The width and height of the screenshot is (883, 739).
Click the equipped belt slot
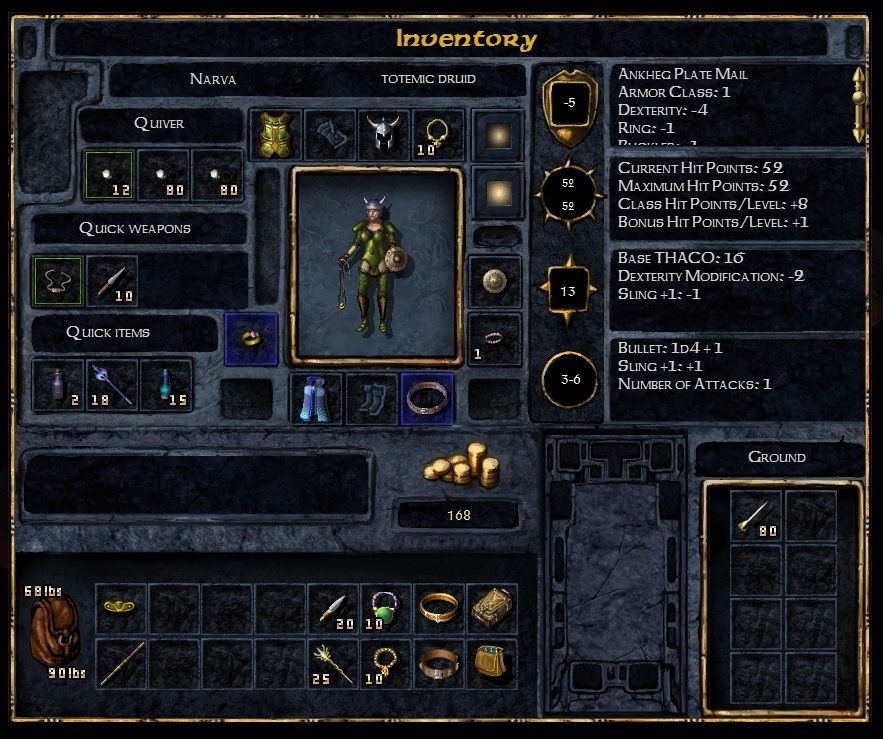[x=426, y=399]
